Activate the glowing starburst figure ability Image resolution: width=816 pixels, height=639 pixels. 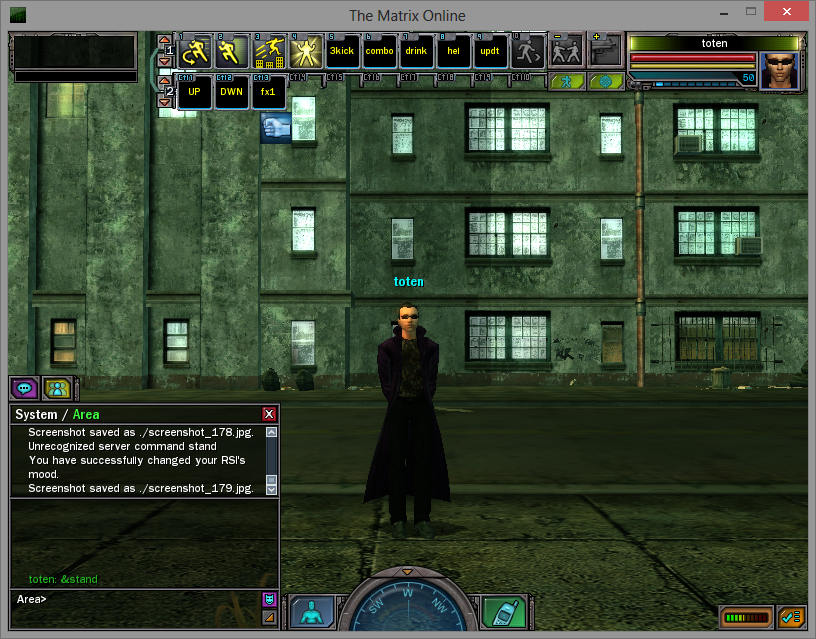(305, 52)
